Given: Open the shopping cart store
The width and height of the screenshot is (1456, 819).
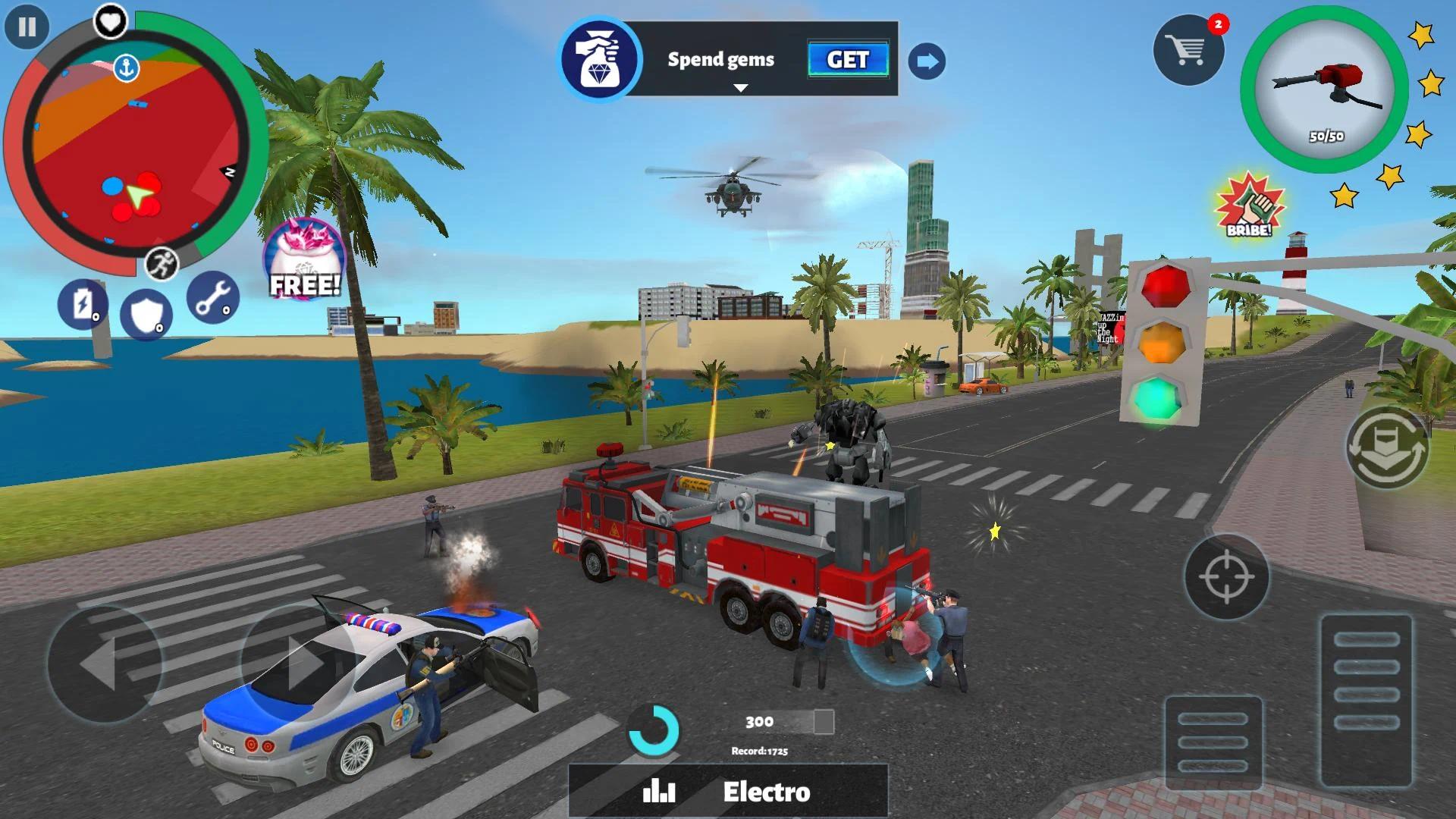Looking at the screenshot, I should [1188, 48].
